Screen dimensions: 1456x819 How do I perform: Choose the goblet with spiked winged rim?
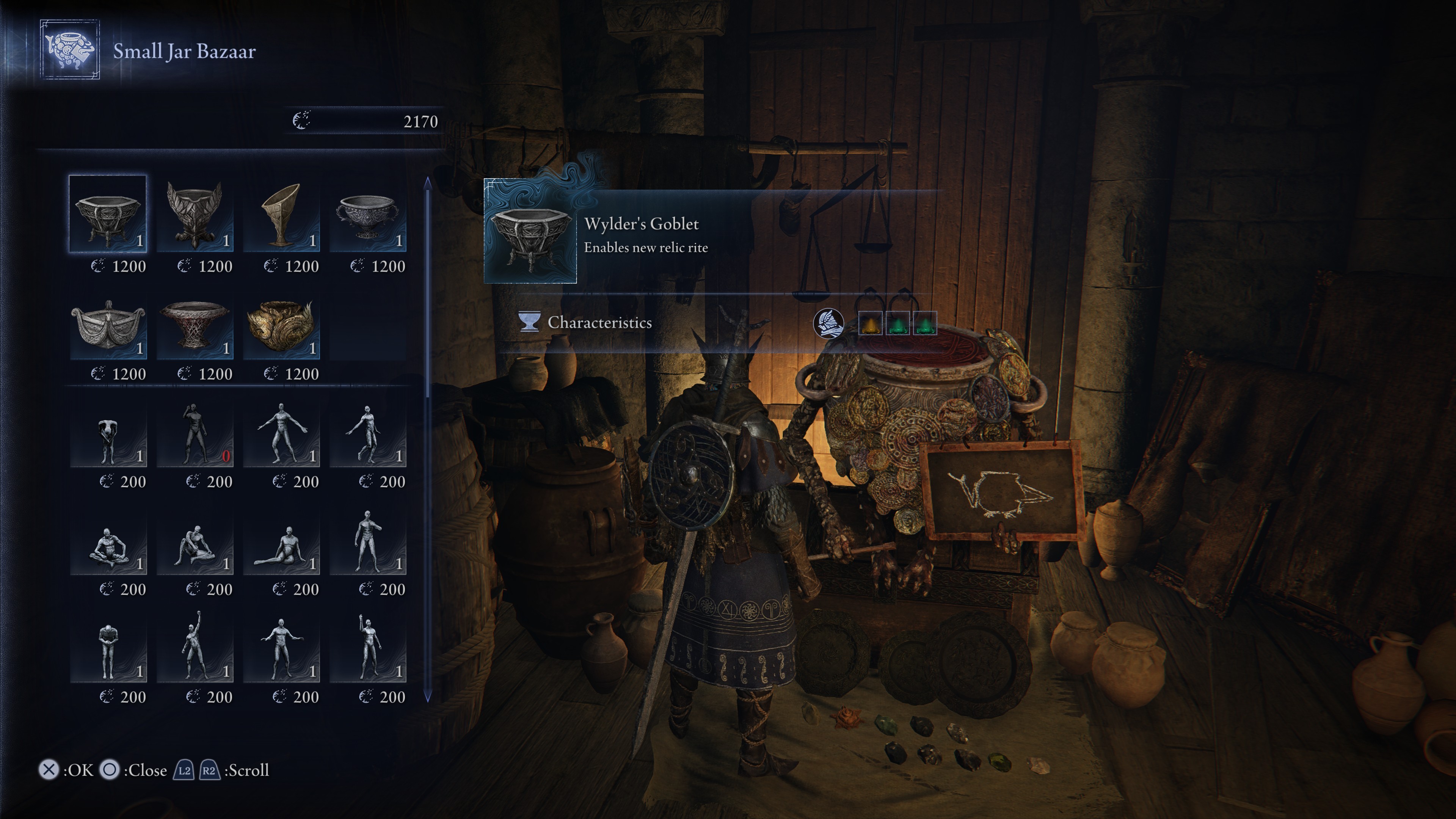coord(195,213)
